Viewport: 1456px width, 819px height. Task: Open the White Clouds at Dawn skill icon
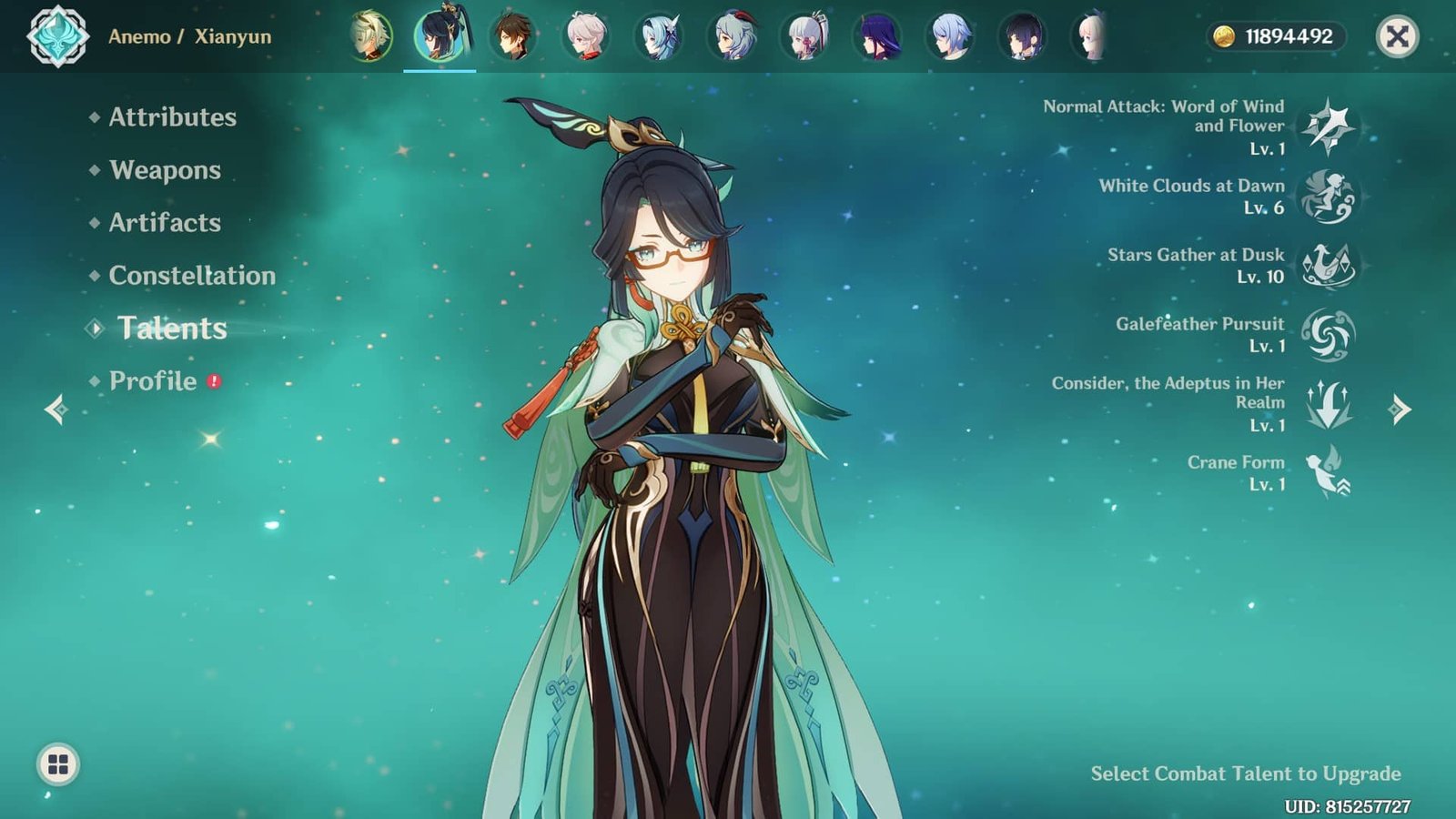[1328, 197]
